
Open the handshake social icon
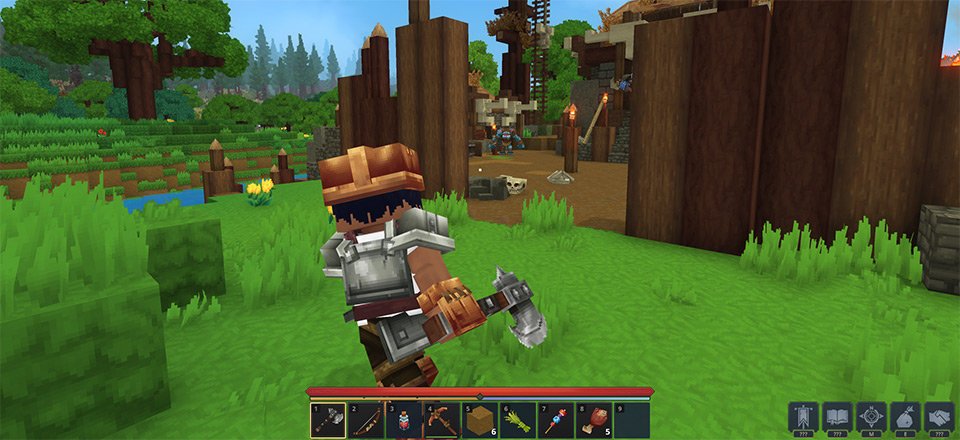[x=939, y=416]
